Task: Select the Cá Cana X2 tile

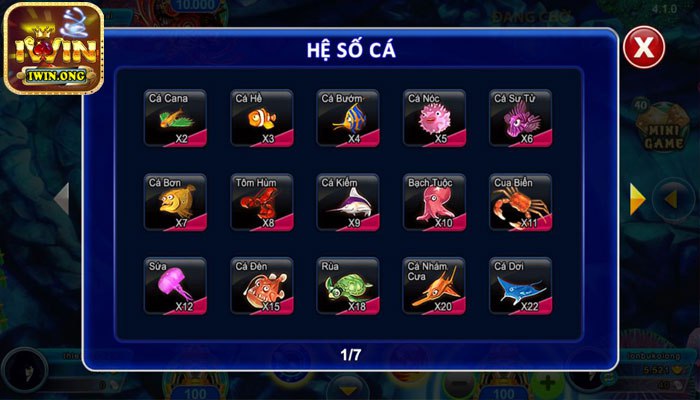Action: pos(175,119)
